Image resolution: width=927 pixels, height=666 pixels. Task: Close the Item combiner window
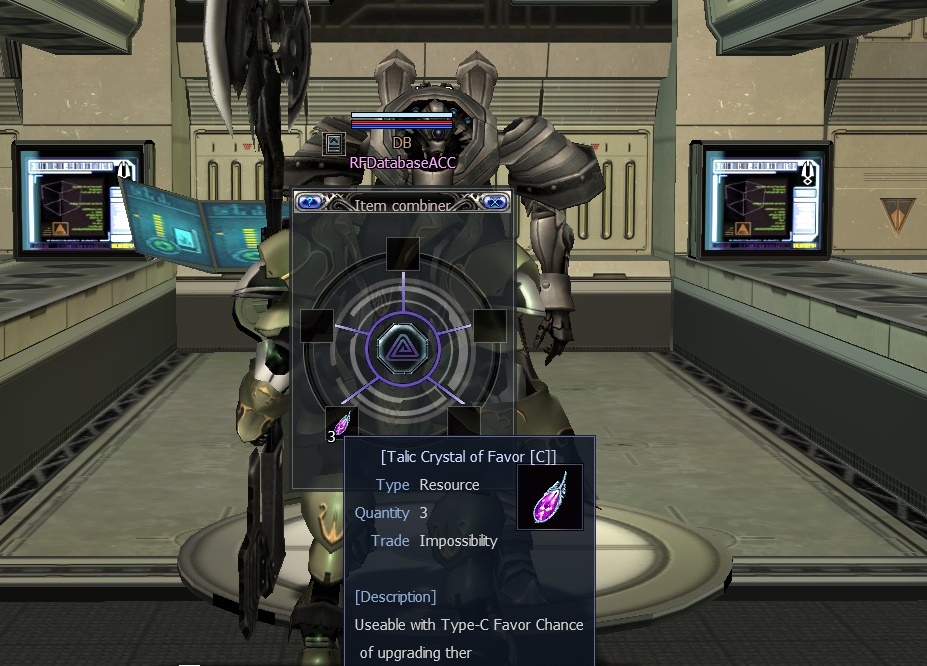pos(494,202)
